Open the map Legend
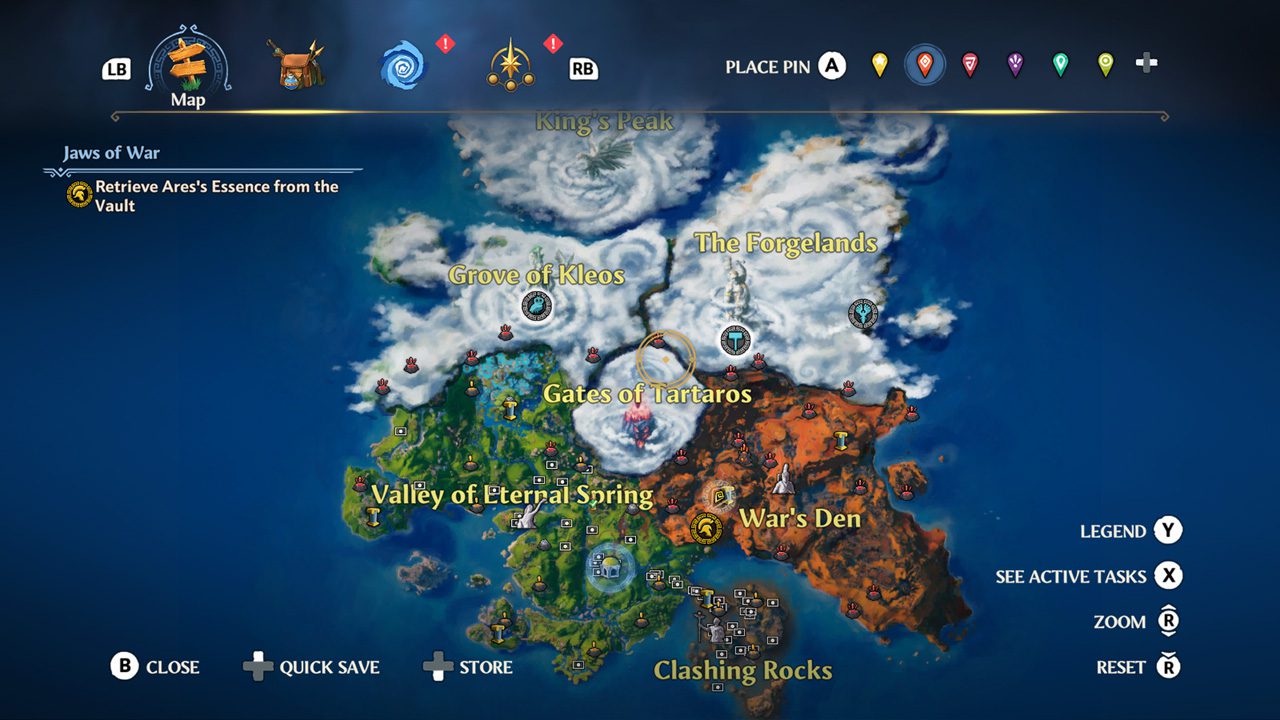This screenshot has width=1280, height=720. tap(1130, 531)
